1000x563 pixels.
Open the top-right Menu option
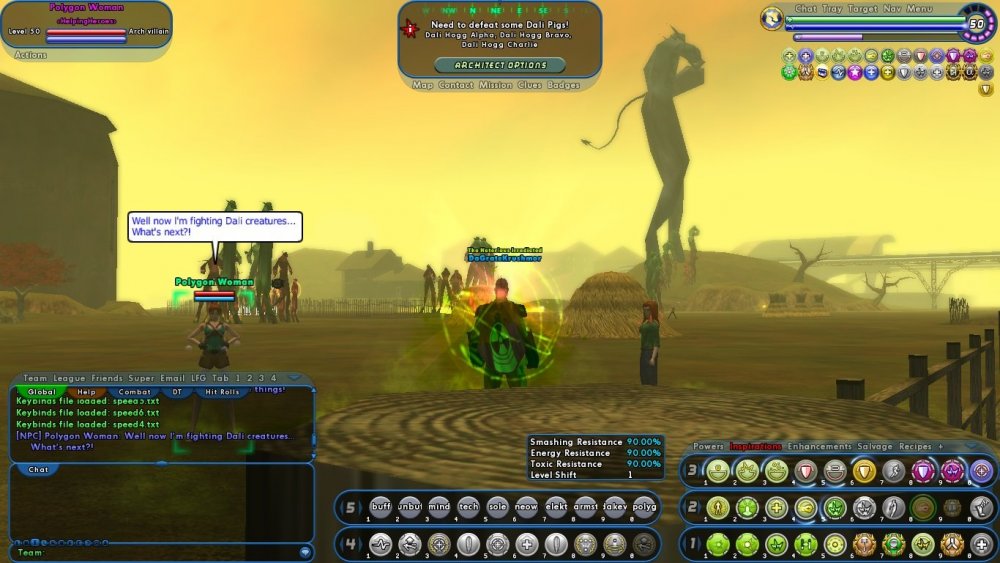tap(920, 9)
